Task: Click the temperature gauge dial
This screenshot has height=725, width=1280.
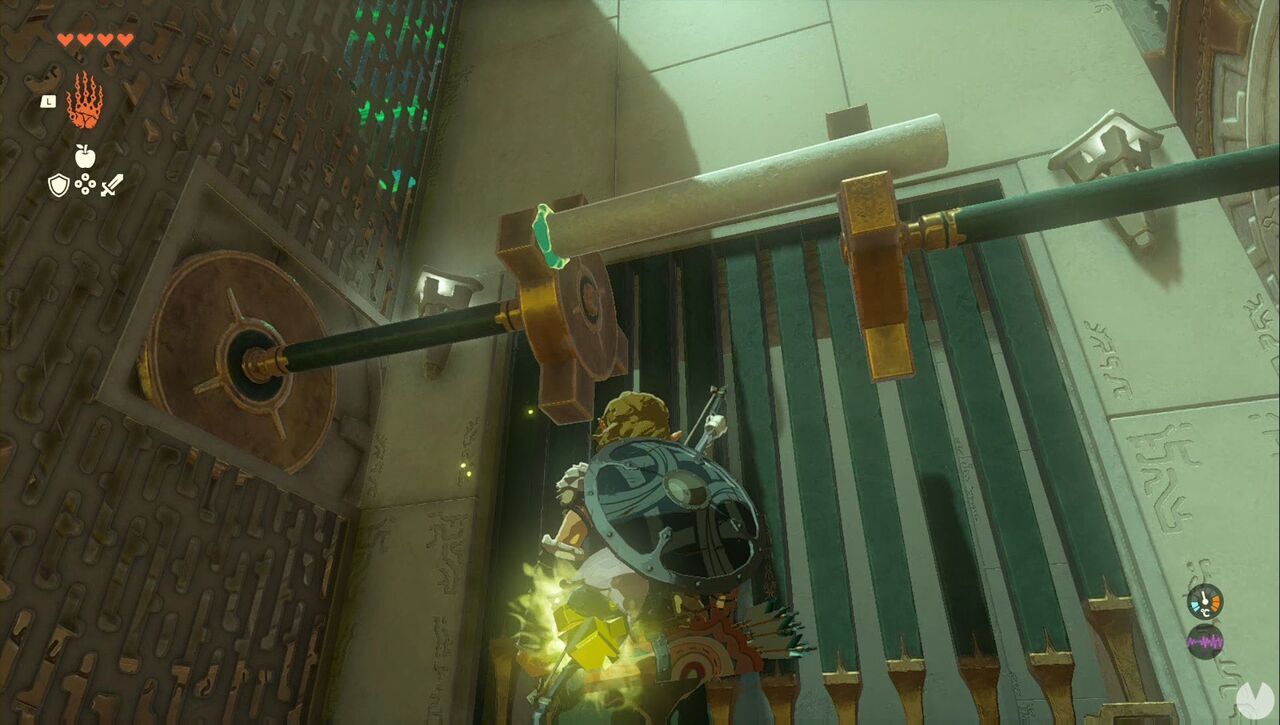Action: [x=1203, y=603]
